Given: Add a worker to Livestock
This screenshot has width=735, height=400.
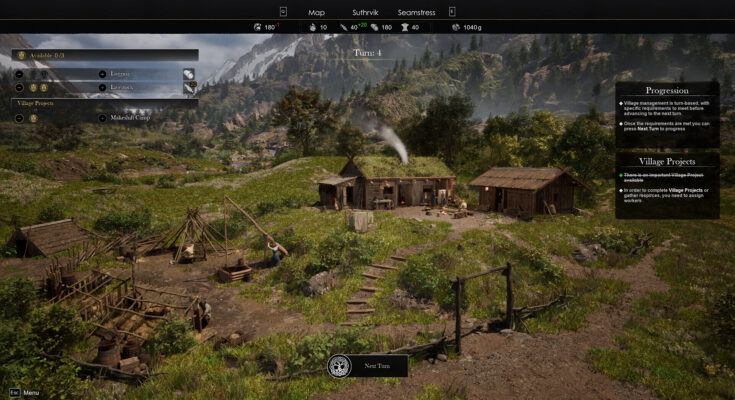Looking at the screenshot, I should (102, 88).
